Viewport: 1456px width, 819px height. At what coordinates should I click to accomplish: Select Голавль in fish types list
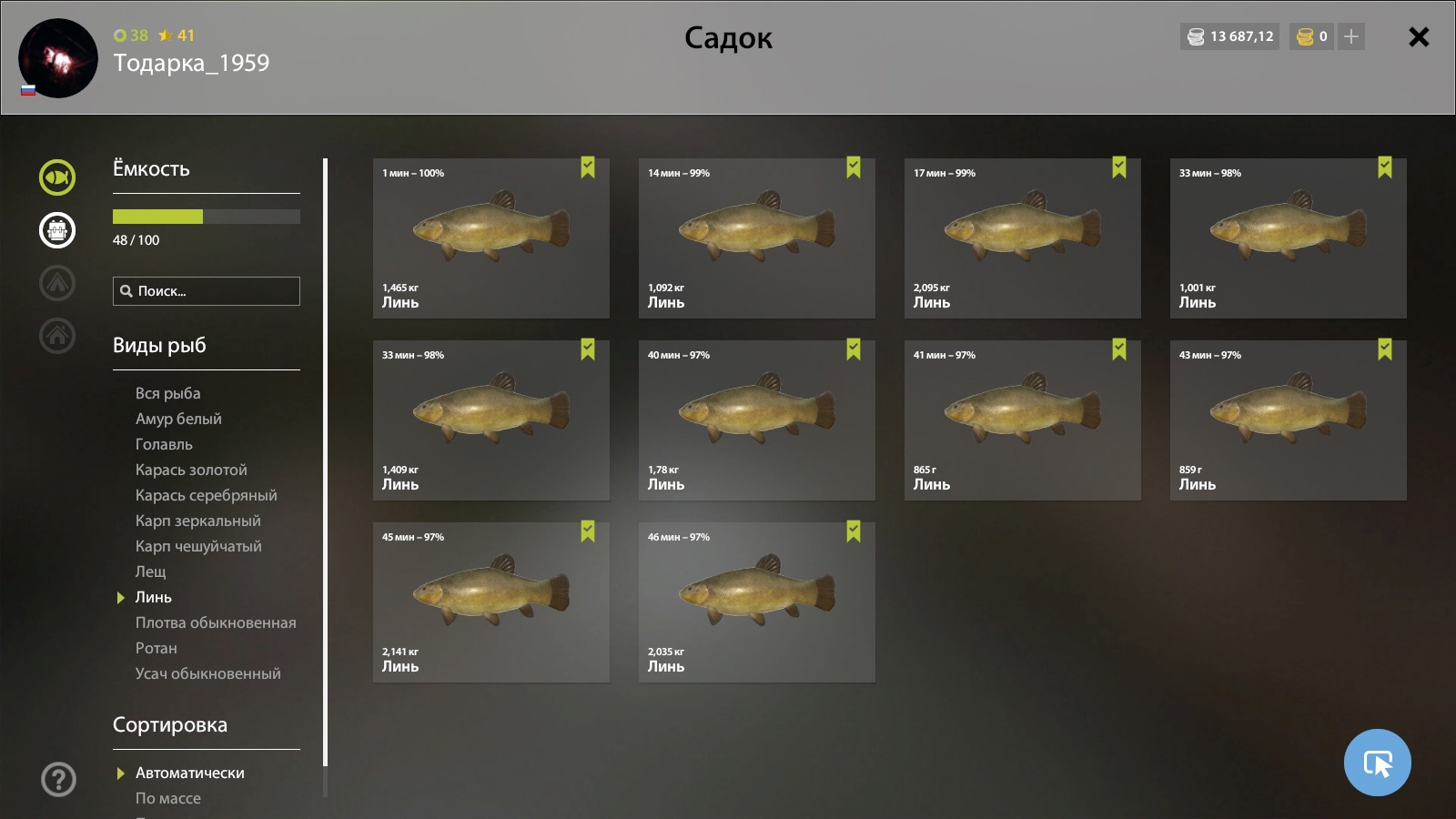pyautogui.click(x=164, y=444)
